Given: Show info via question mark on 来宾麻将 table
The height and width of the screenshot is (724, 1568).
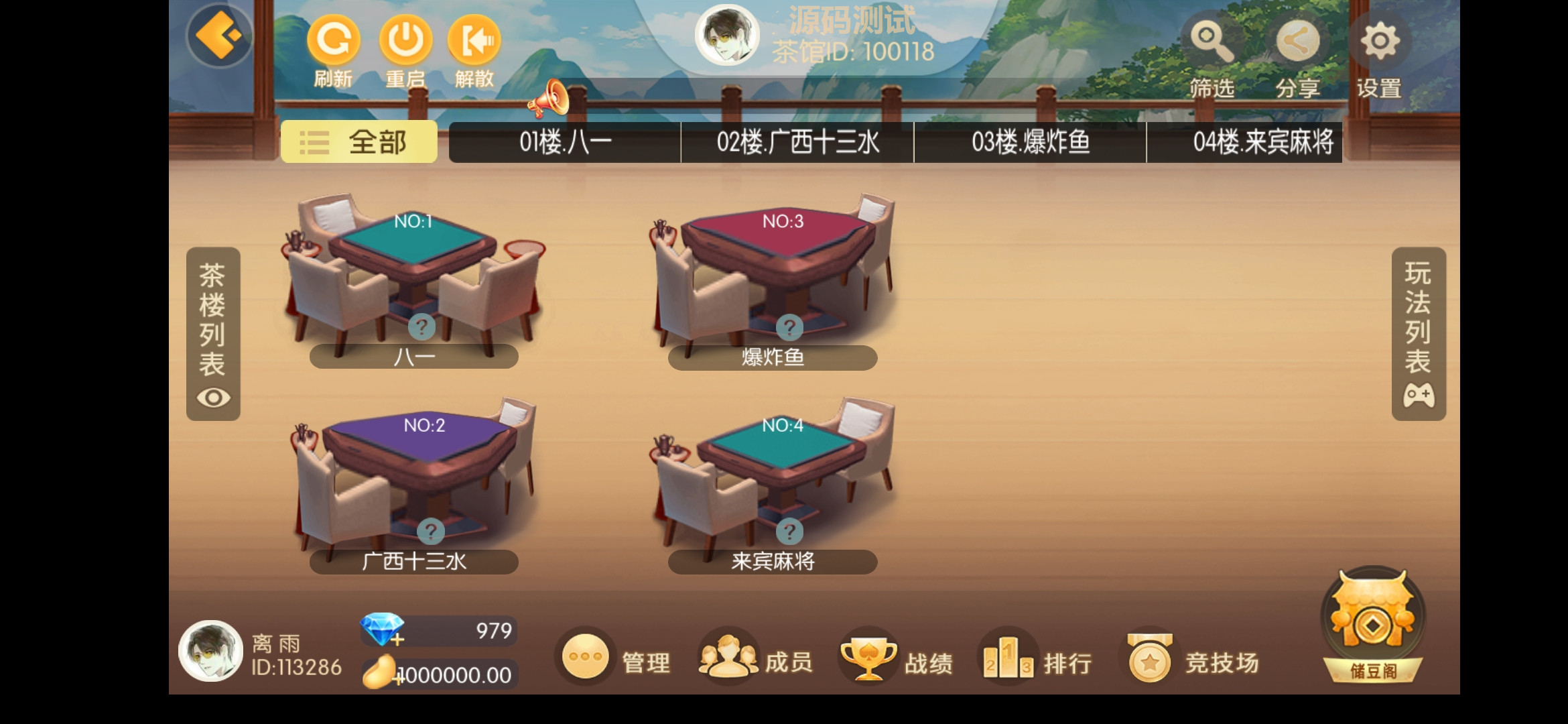Looking at the screenshot, I should (790, 530).
